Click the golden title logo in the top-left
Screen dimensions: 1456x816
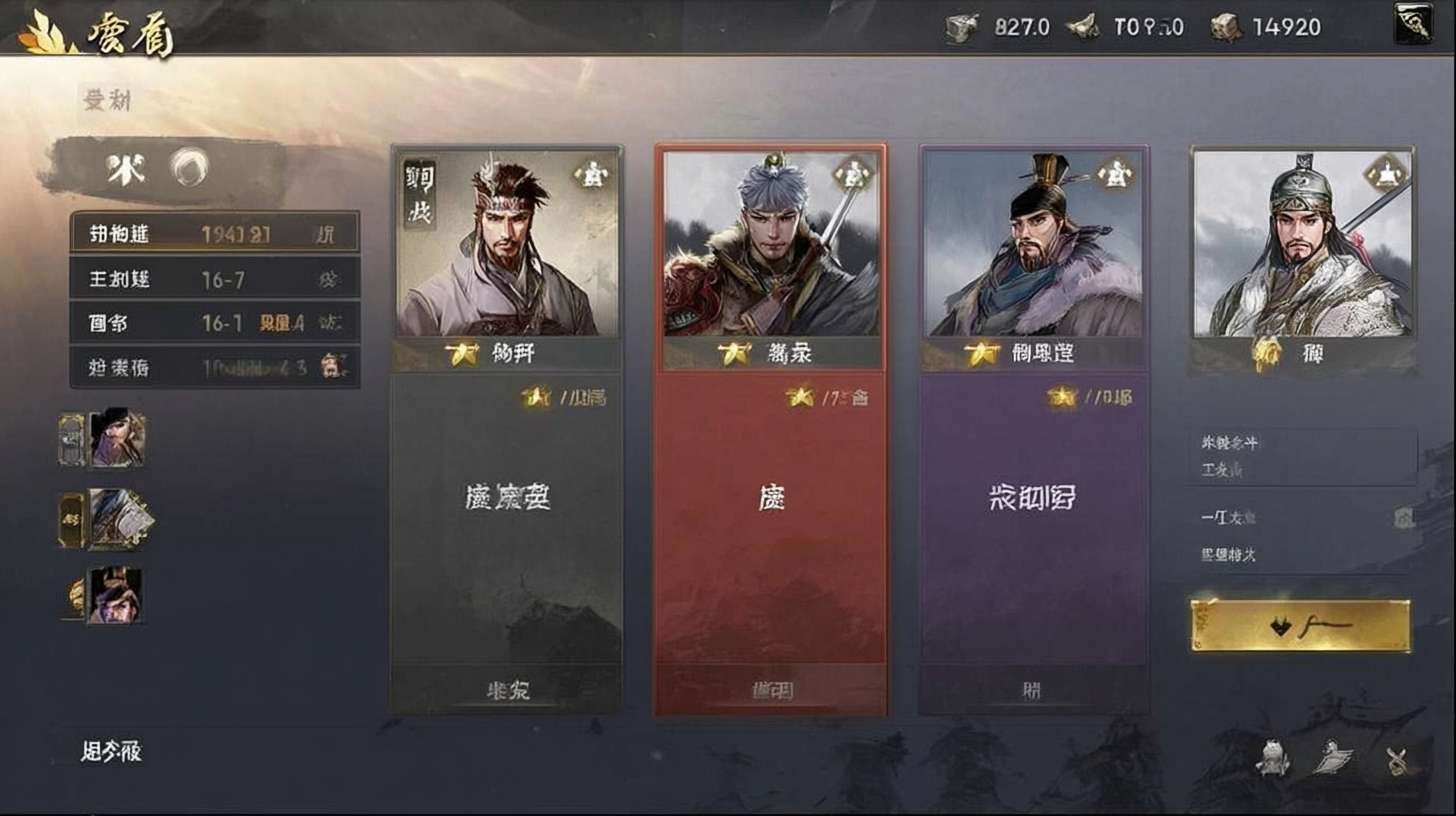click(x=97, y=34)
